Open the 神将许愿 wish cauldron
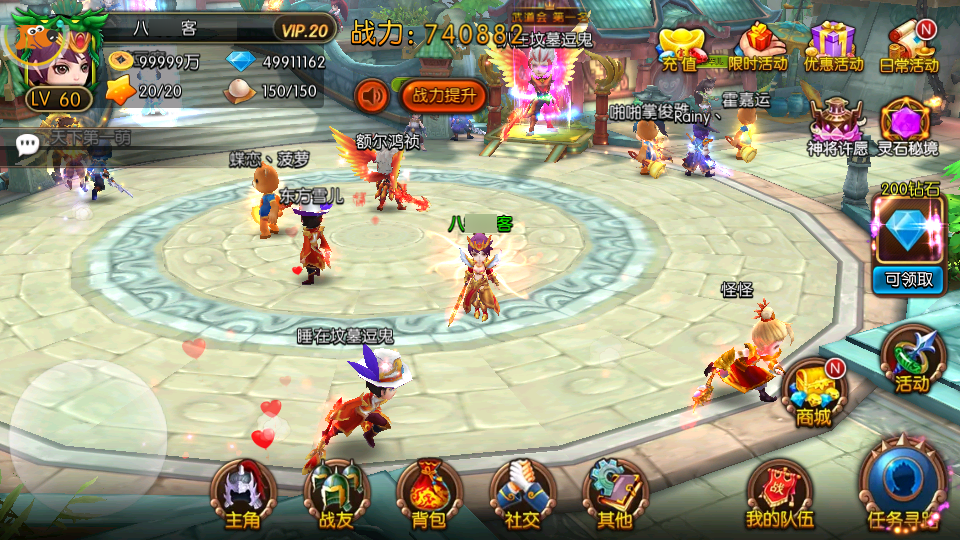Screen dimensions: 960x540 point(837,125)
